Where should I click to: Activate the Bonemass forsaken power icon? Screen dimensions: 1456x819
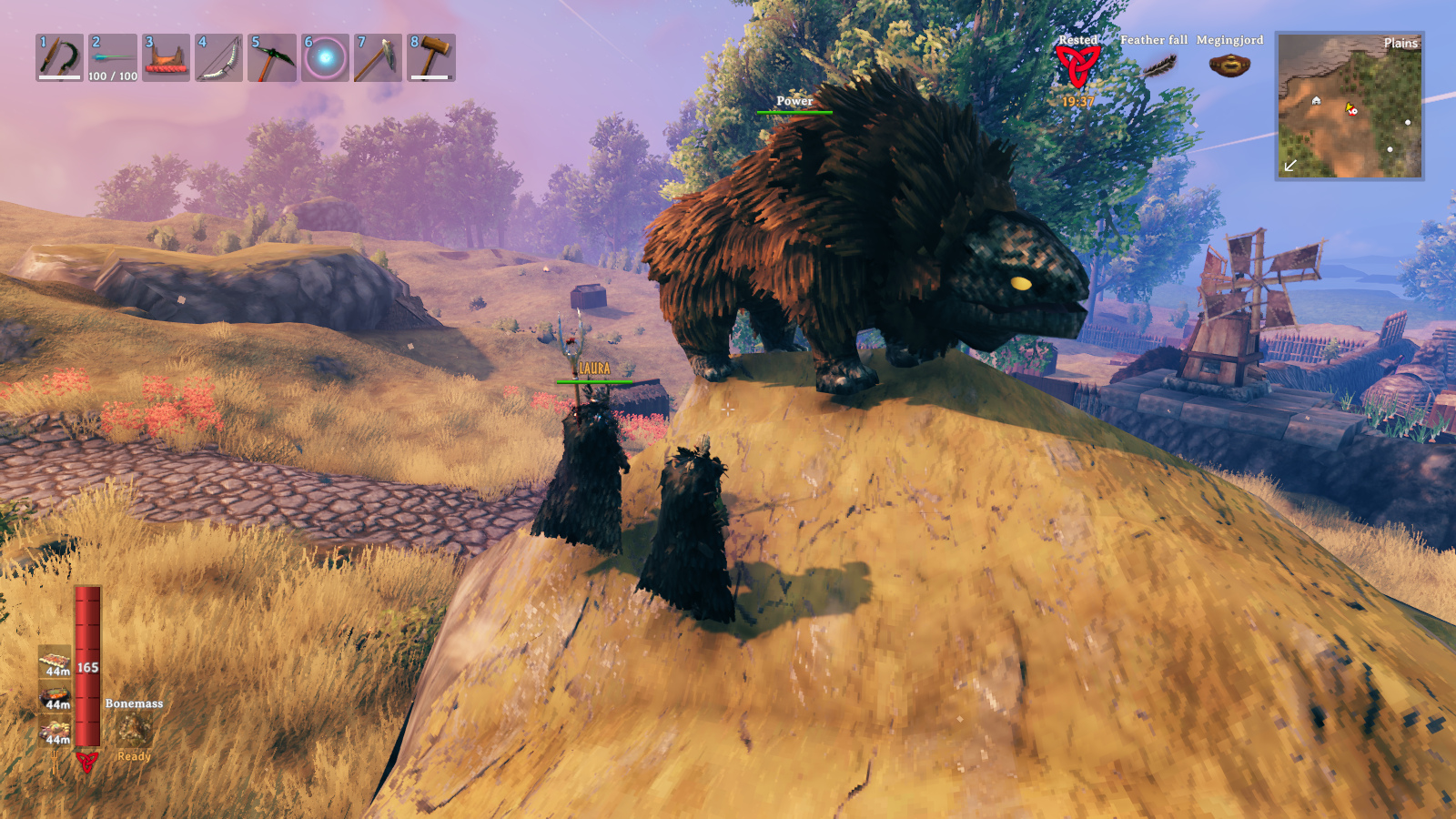[134, 730]
